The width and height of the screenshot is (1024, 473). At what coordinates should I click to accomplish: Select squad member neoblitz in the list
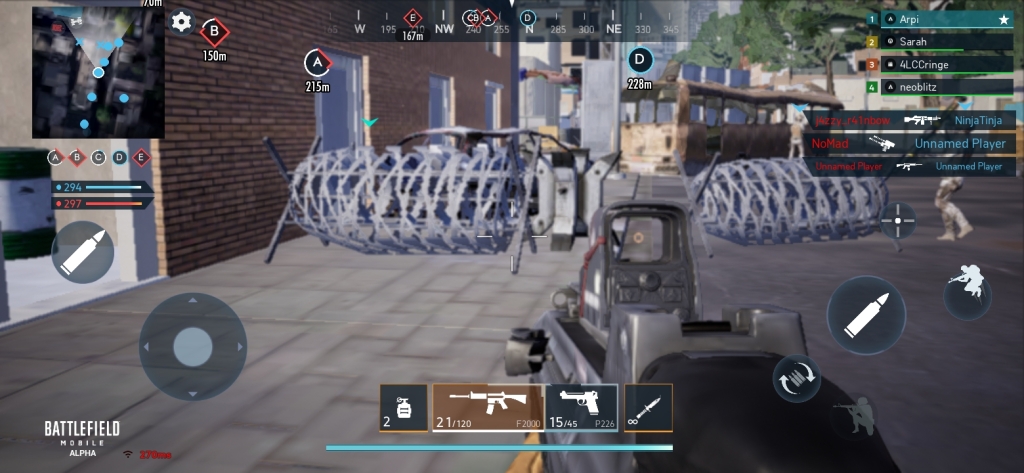[940, 88]
